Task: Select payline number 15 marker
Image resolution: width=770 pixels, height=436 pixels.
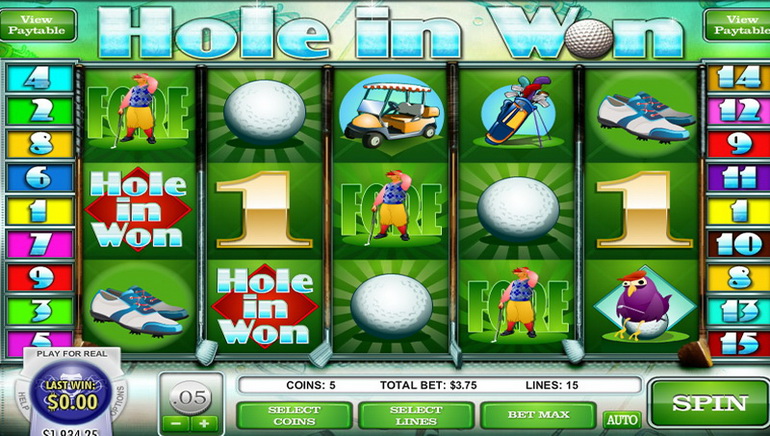Action: click(737, 340)
